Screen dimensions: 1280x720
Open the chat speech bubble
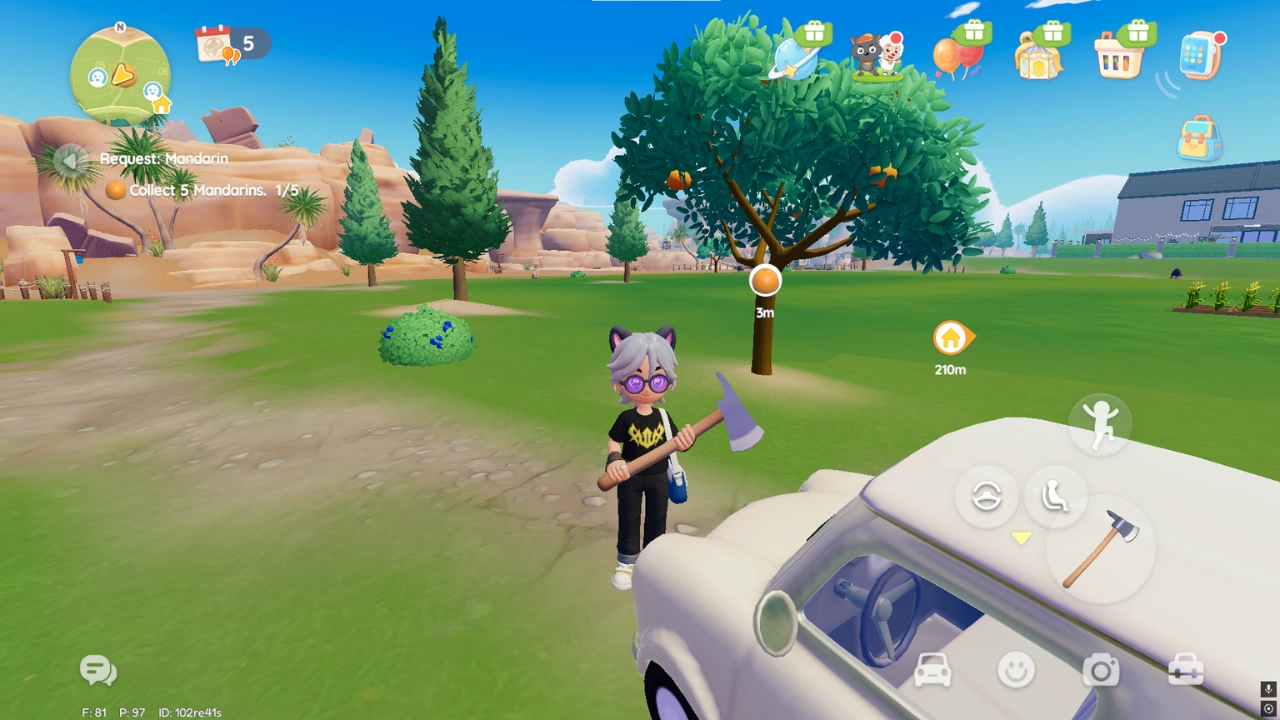(98, 670)
